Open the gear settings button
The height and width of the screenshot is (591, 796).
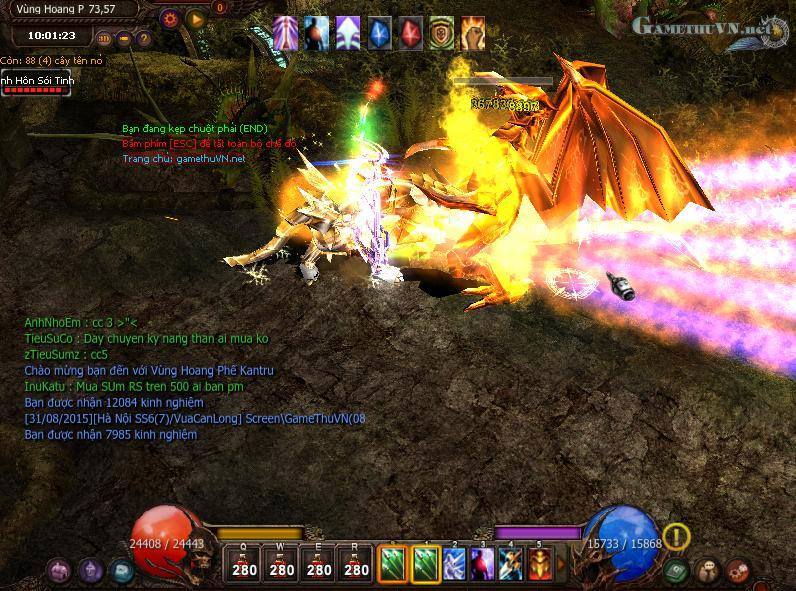(169, 17)
